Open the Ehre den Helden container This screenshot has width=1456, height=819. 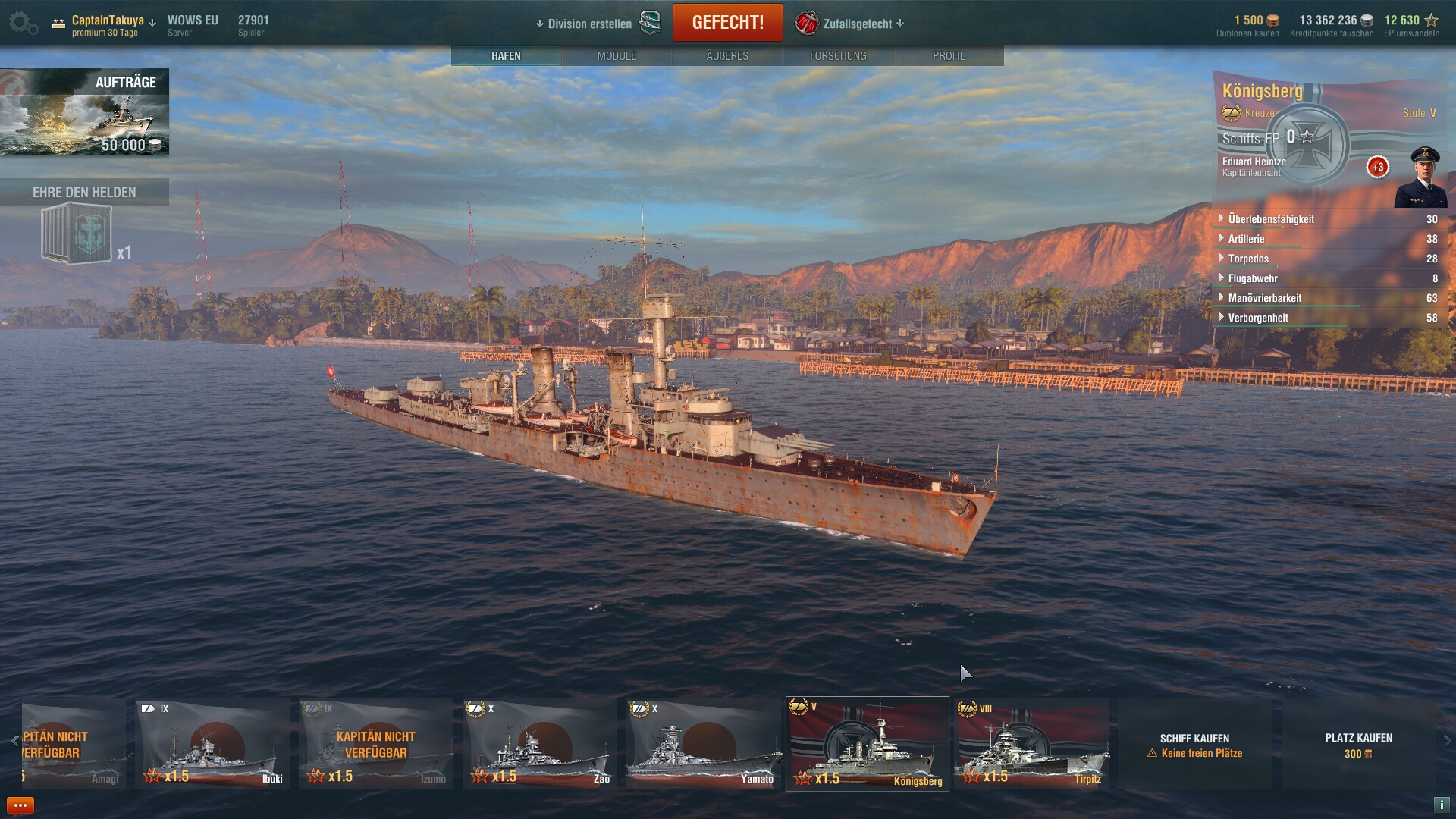tap(77, 235)
